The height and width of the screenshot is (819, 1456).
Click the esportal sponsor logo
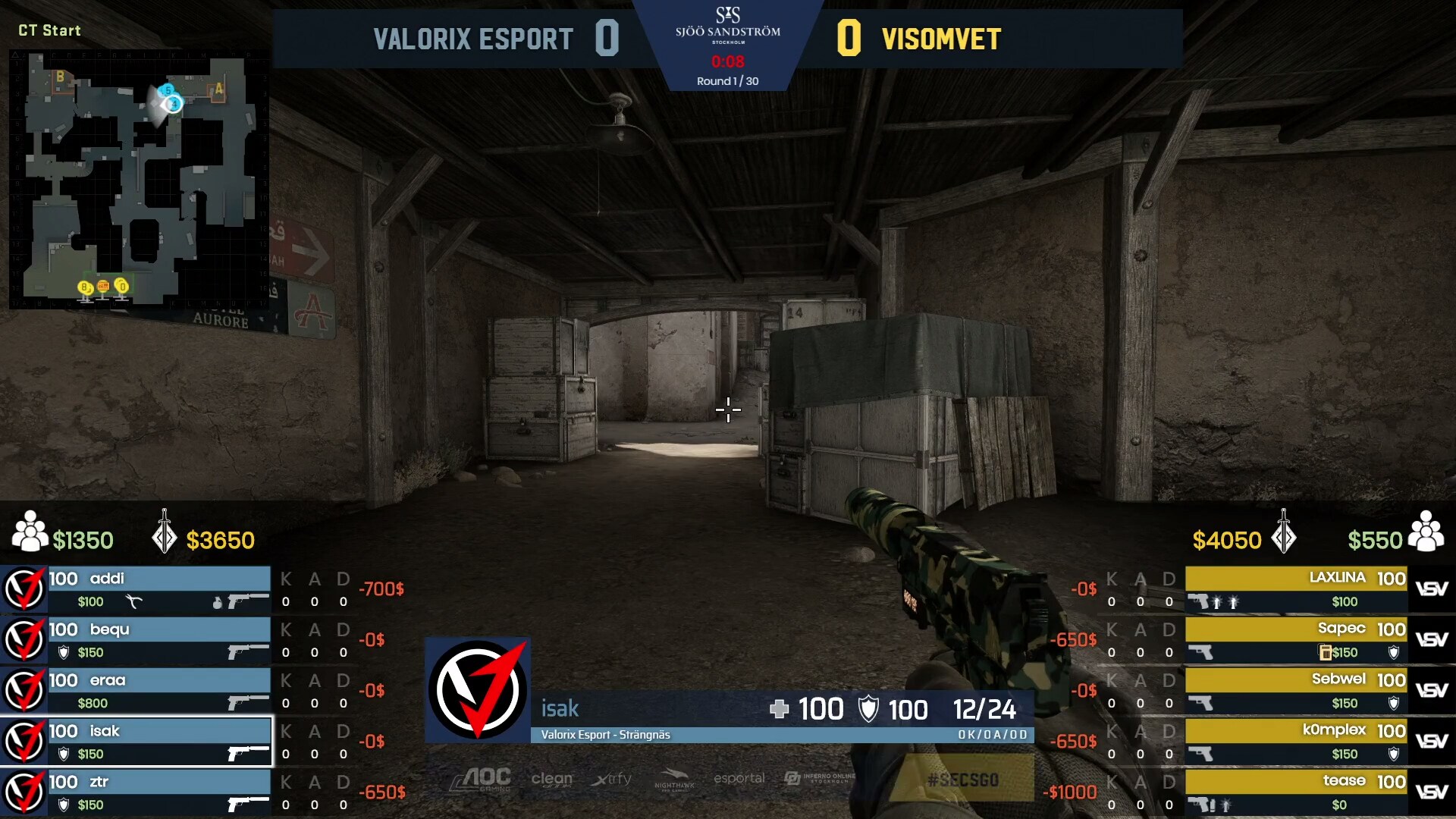(x=739, y=778)
